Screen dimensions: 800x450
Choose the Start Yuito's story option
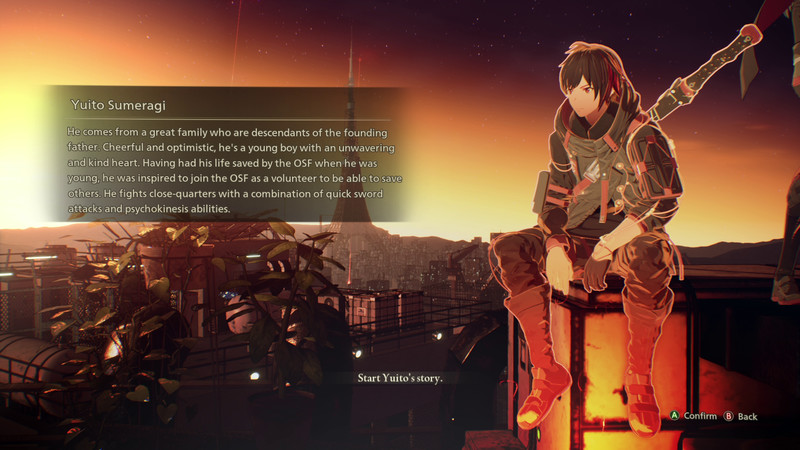pos(400,378)
